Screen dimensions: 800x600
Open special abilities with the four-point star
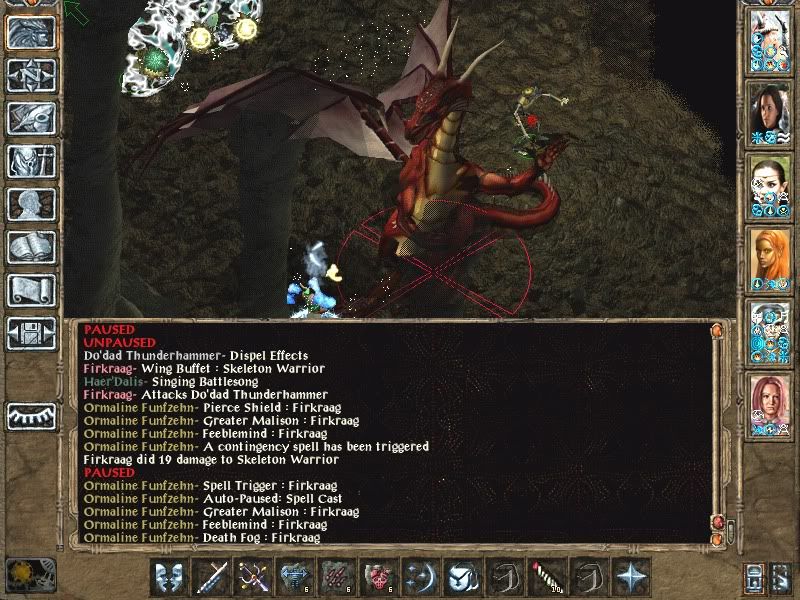632,577
